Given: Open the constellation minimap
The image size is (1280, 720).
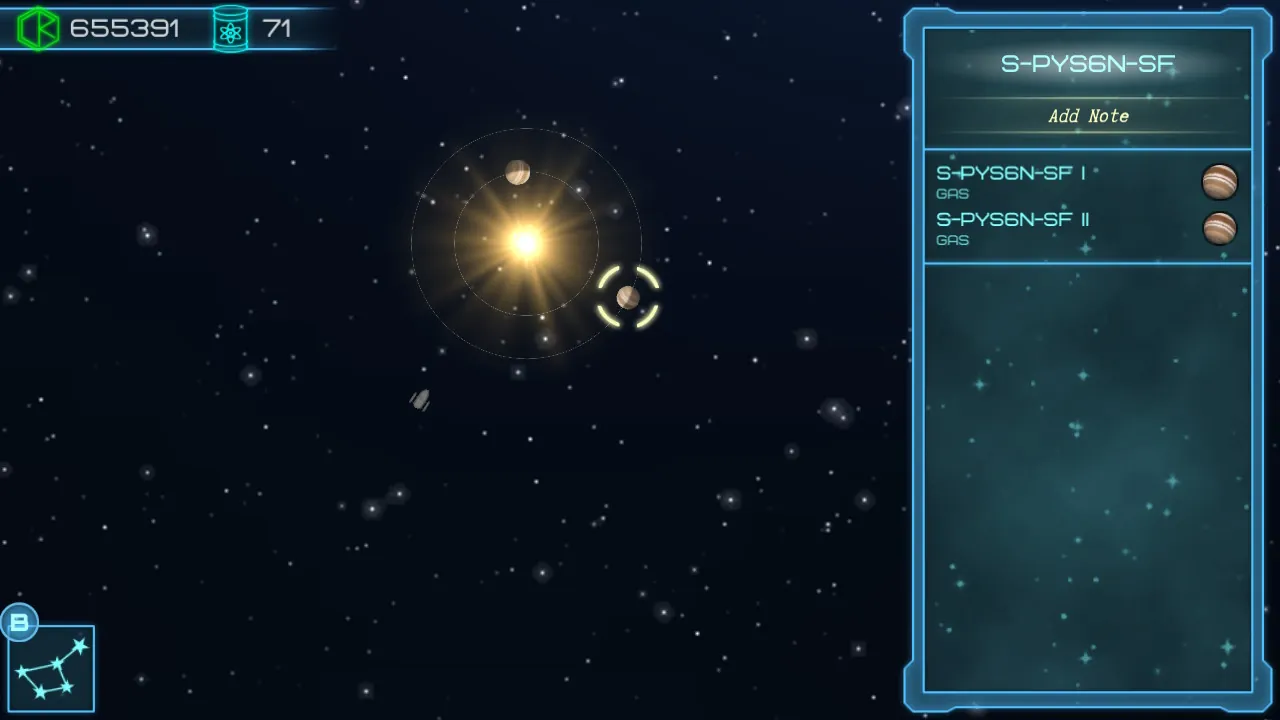Looking at the screenshot, I should coord(50,667).
